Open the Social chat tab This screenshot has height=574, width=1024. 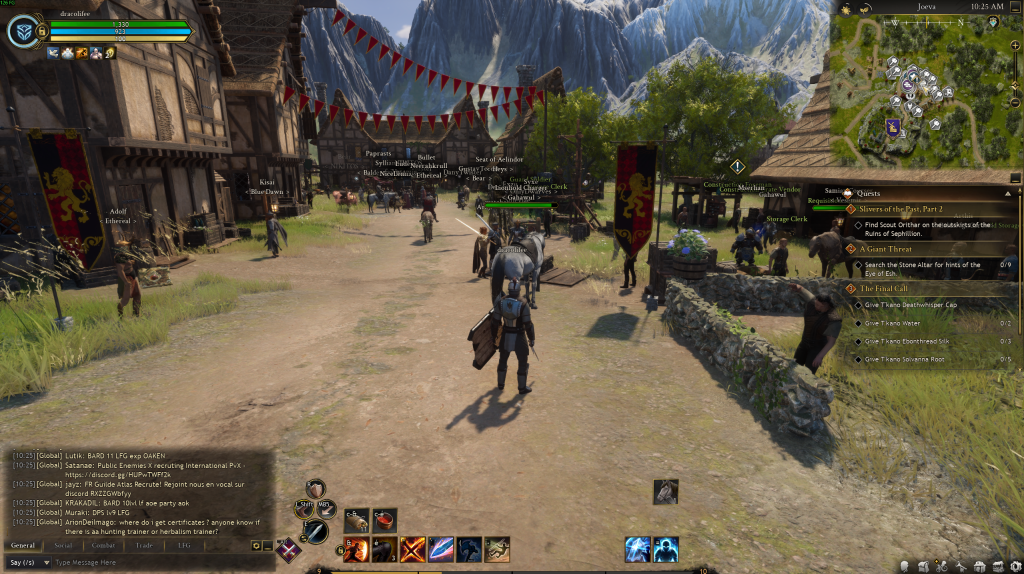point(63,545)
